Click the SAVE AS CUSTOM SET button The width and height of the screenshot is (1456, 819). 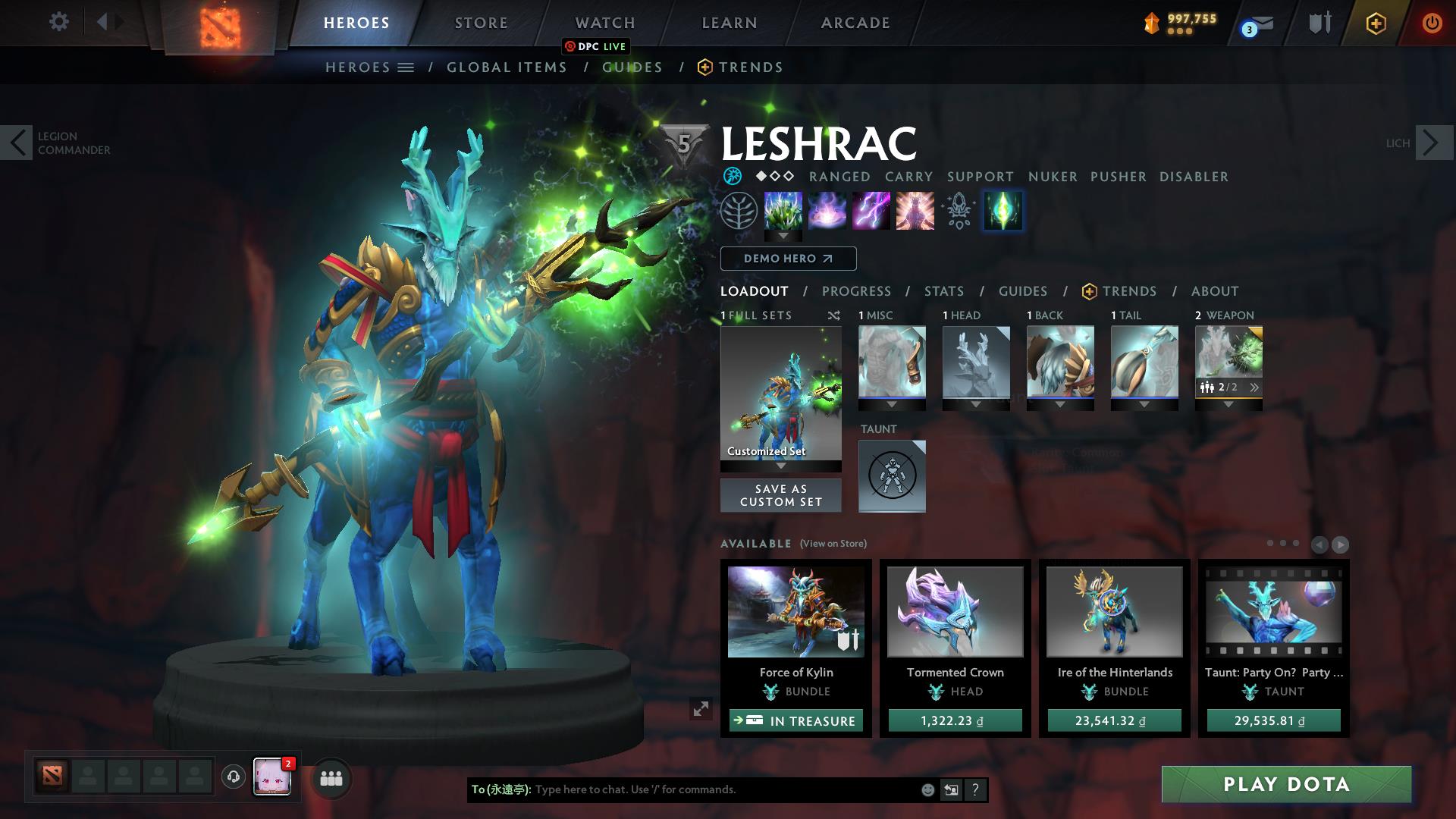pyautogui.click(x=780, y=495)
